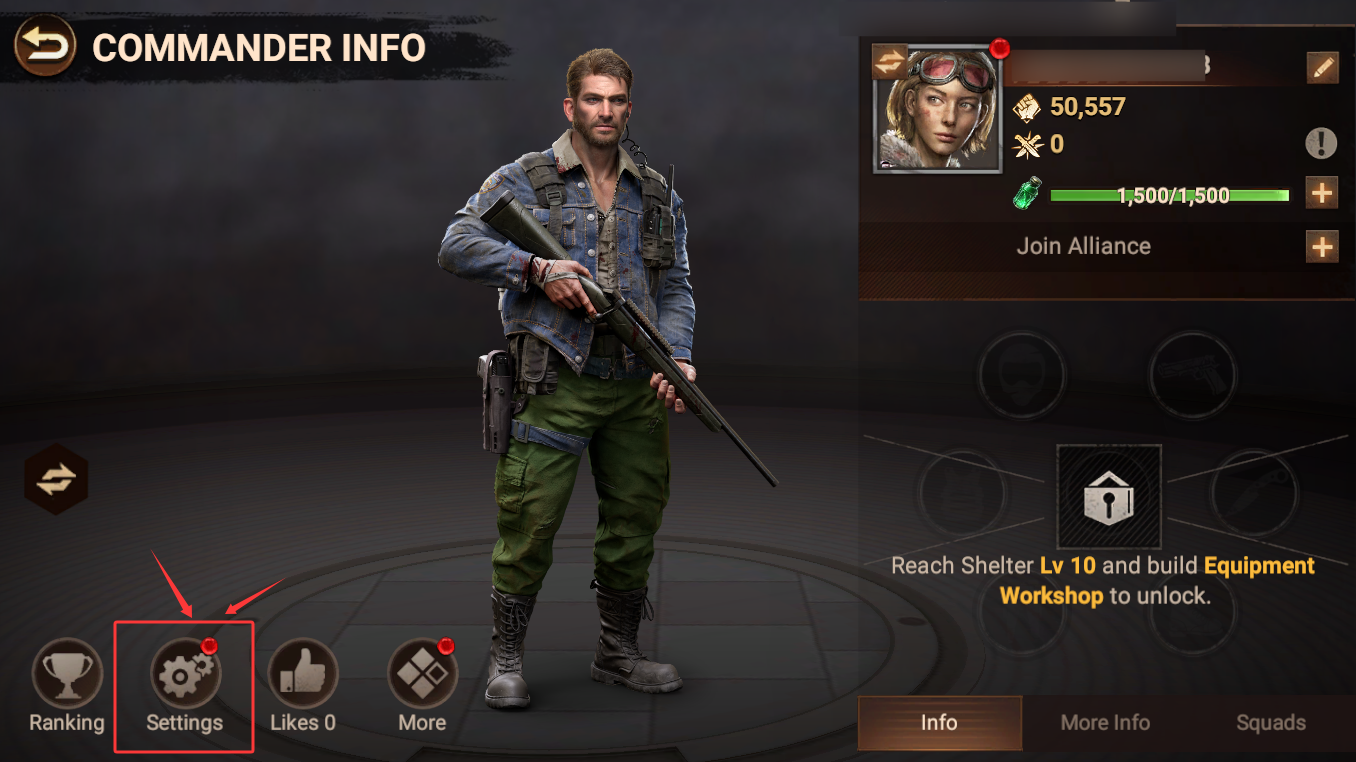Edit commander name with pencil icon
The image size is (1356, 762).
pos(1322,68)
